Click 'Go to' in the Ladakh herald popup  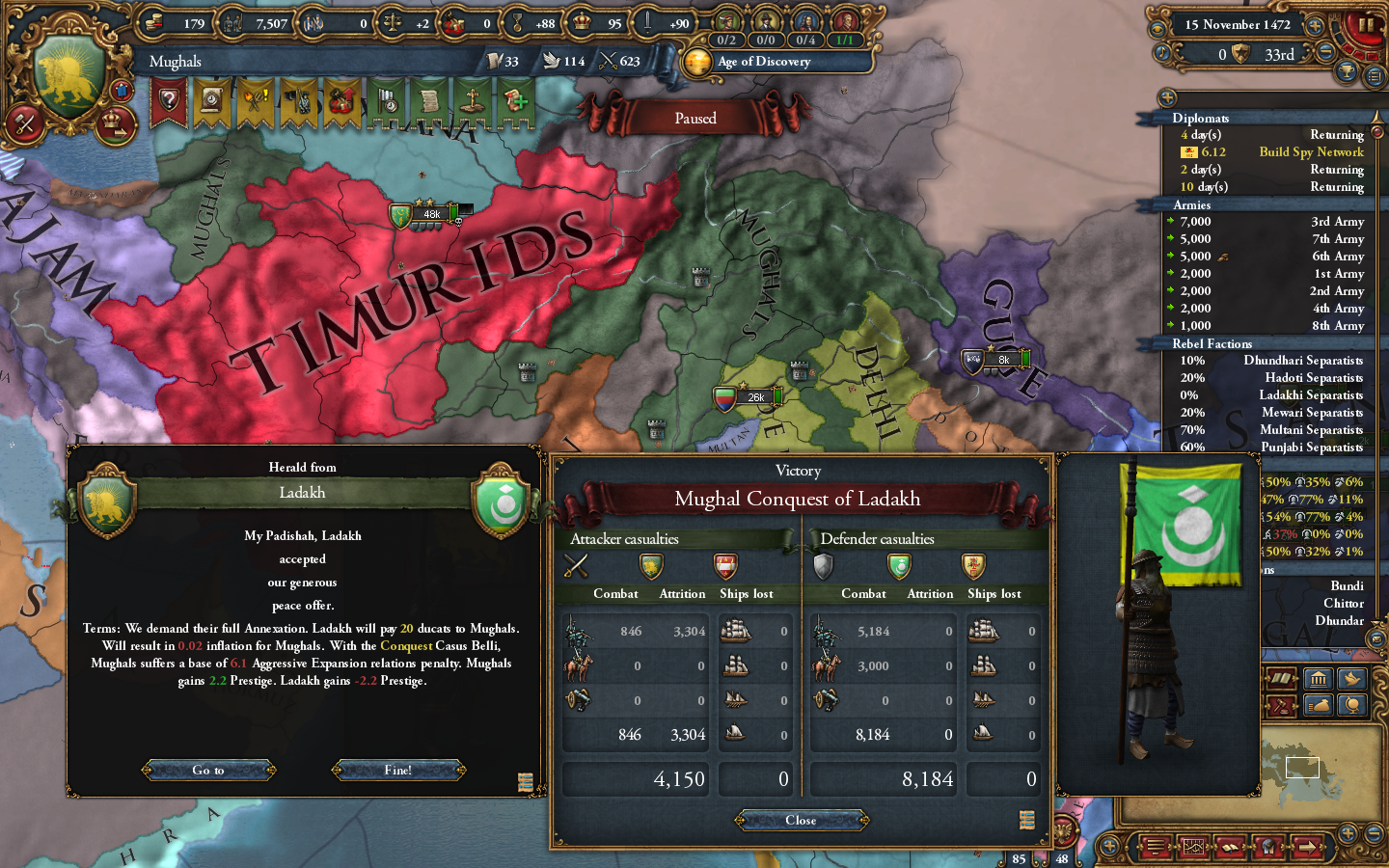(x=208, y=770)
